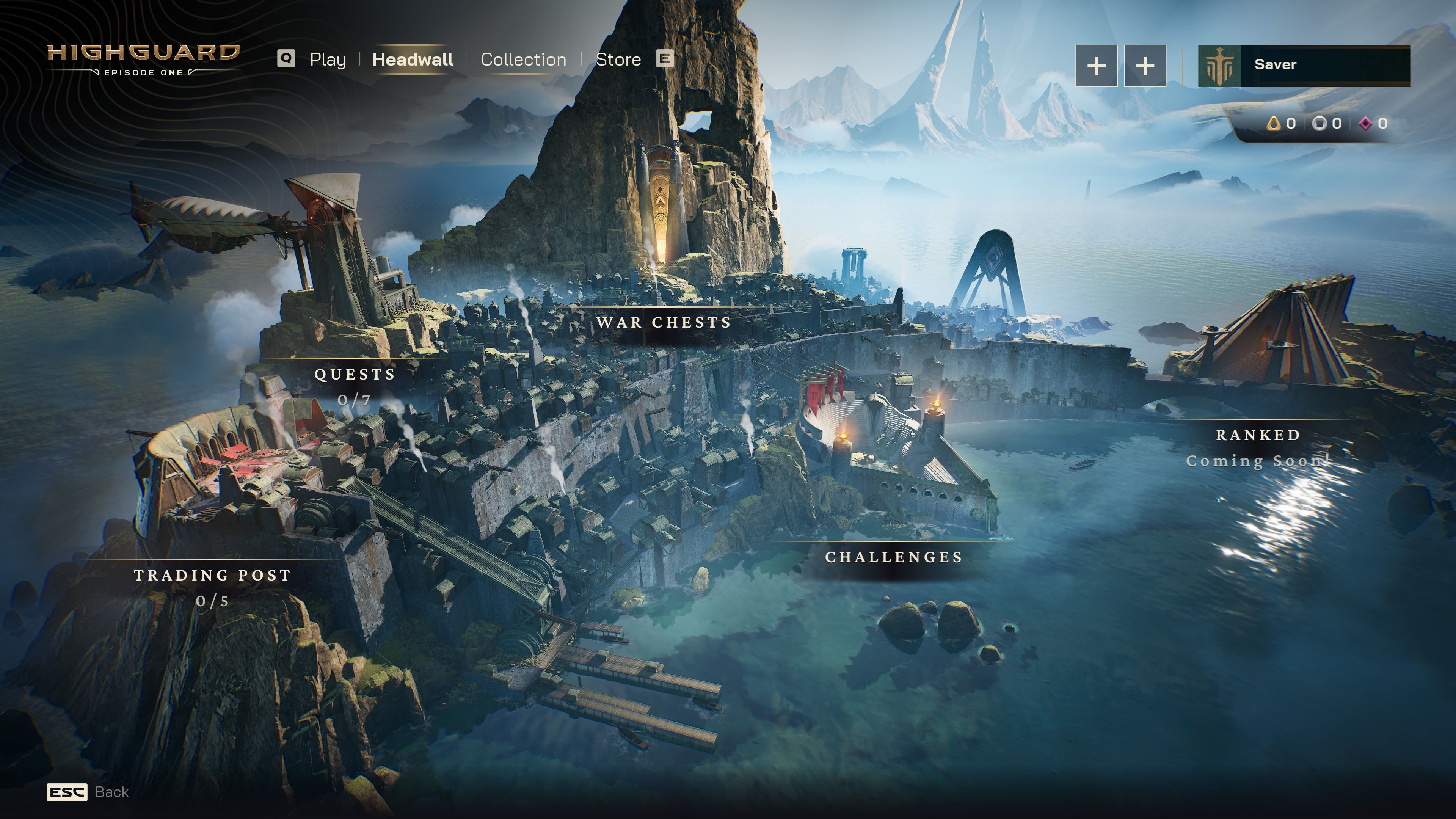1456x819 pixels.
Task: Go to the Store tab
Action: tap(618, 60)
